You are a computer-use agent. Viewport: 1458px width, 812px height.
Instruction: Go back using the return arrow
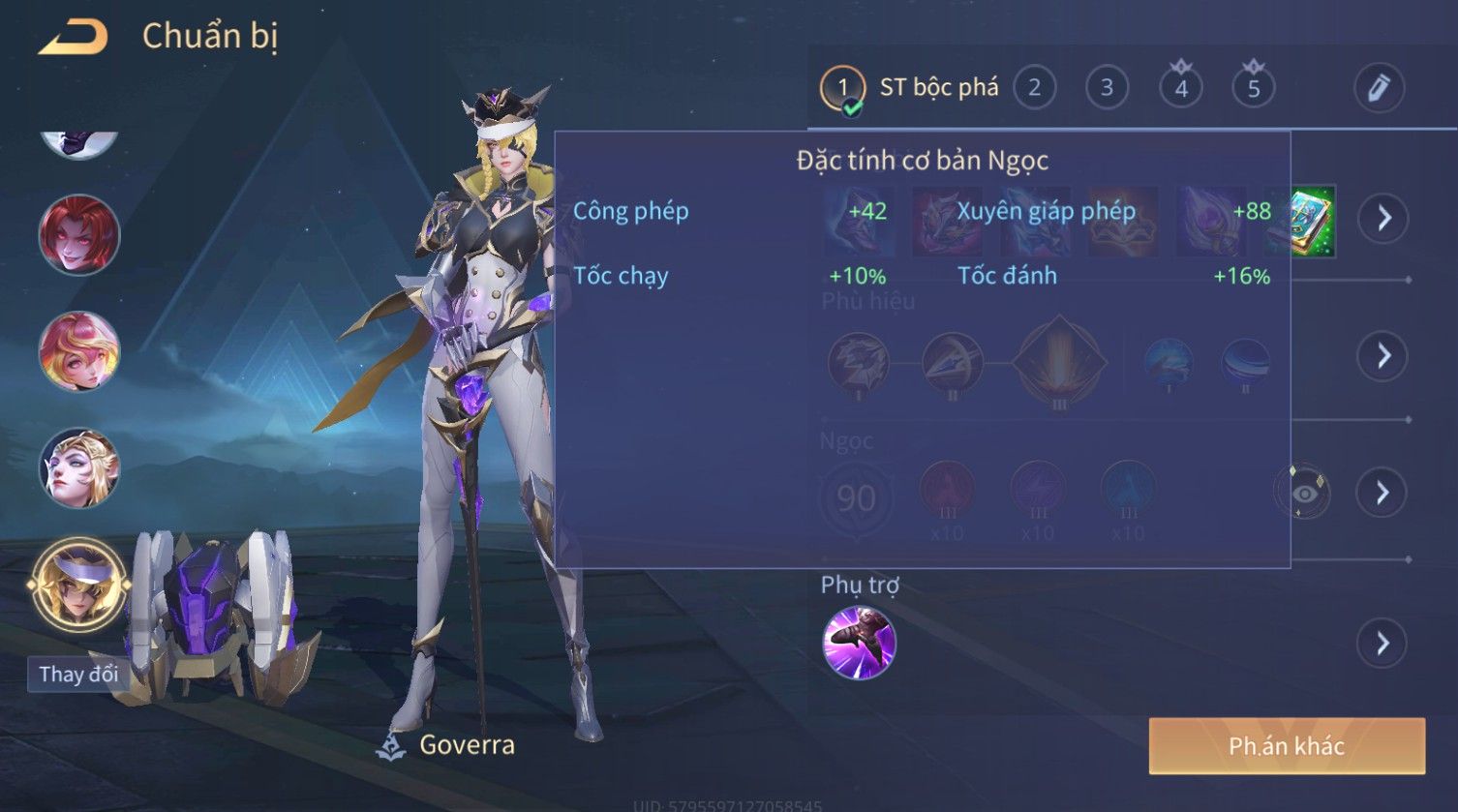coord(74,37)
